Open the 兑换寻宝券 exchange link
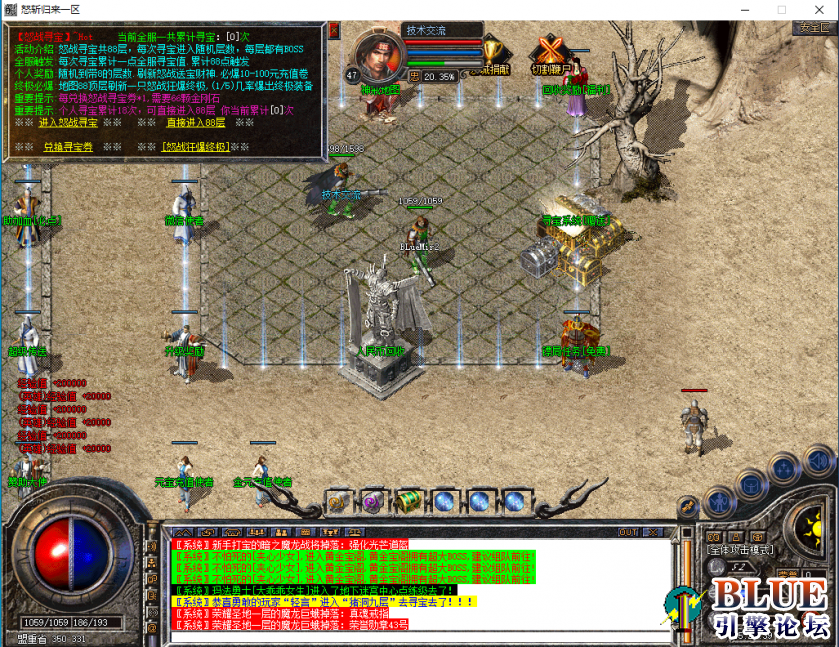This screenshot has height=647, width=839. pos(67,147)
